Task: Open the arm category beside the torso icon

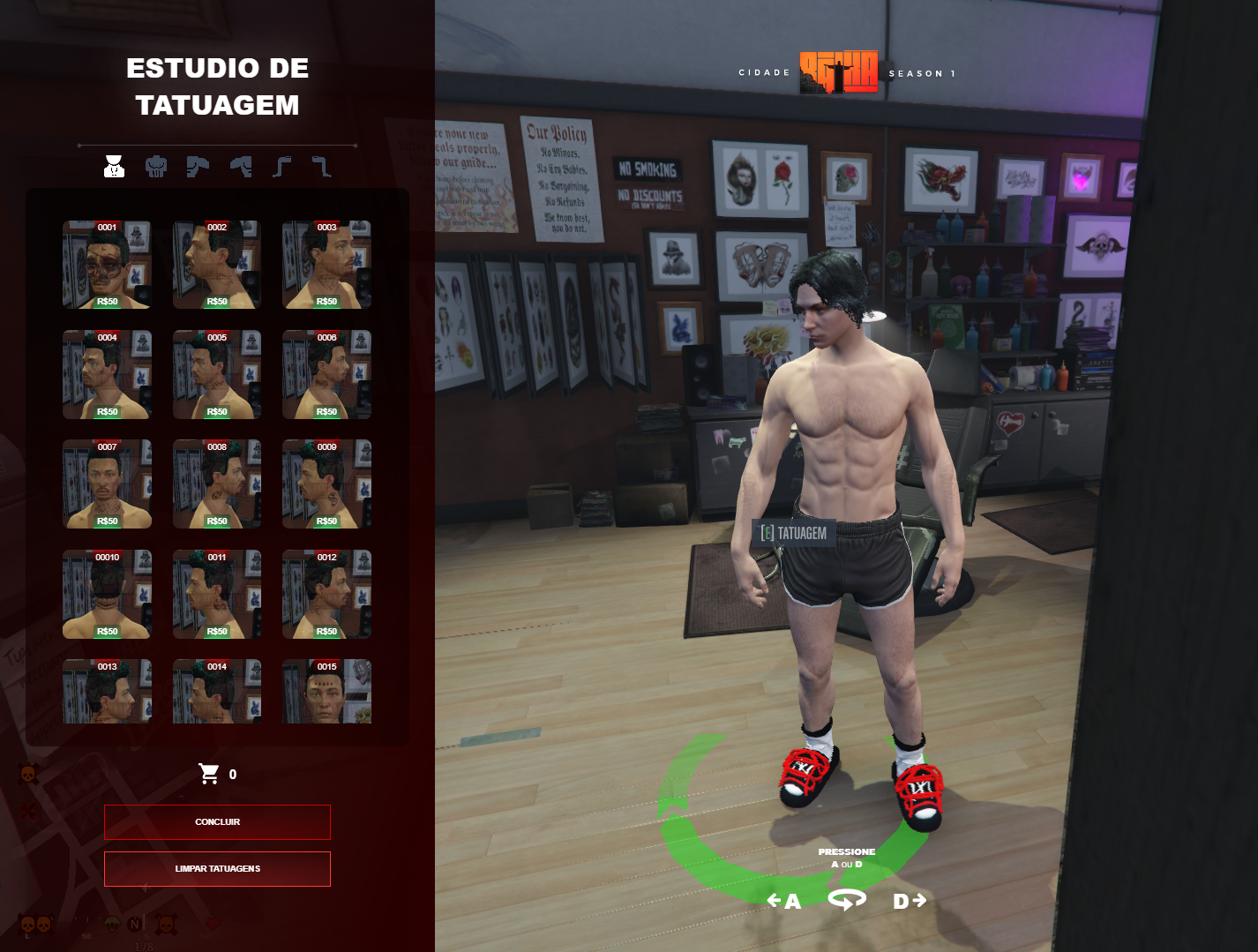Action: [x=198, y=166]
